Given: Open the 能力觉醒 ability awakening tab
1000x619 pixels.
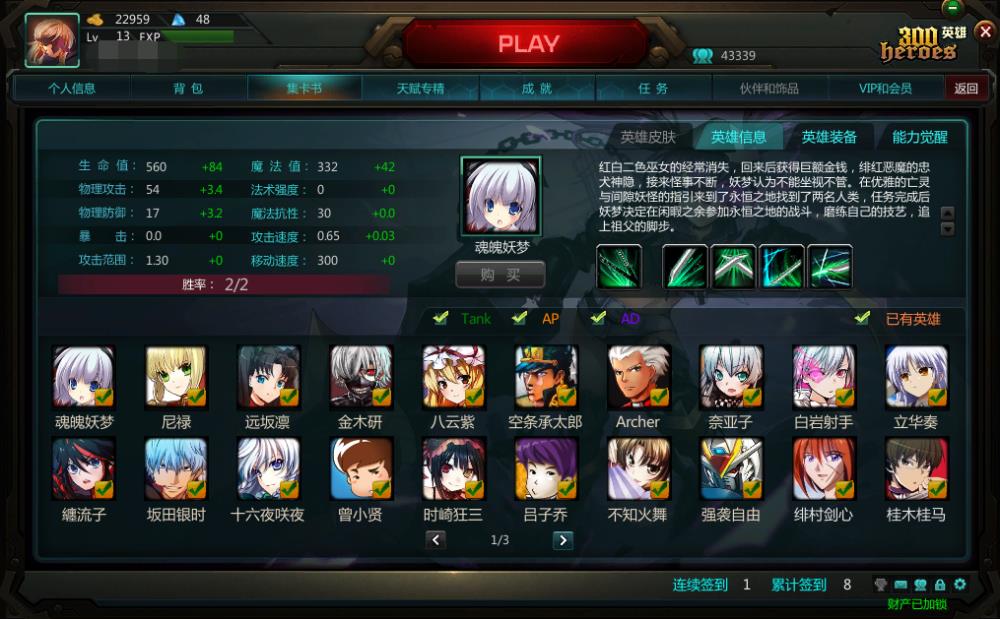Looking at the screenshot, I should click(920, 137).
